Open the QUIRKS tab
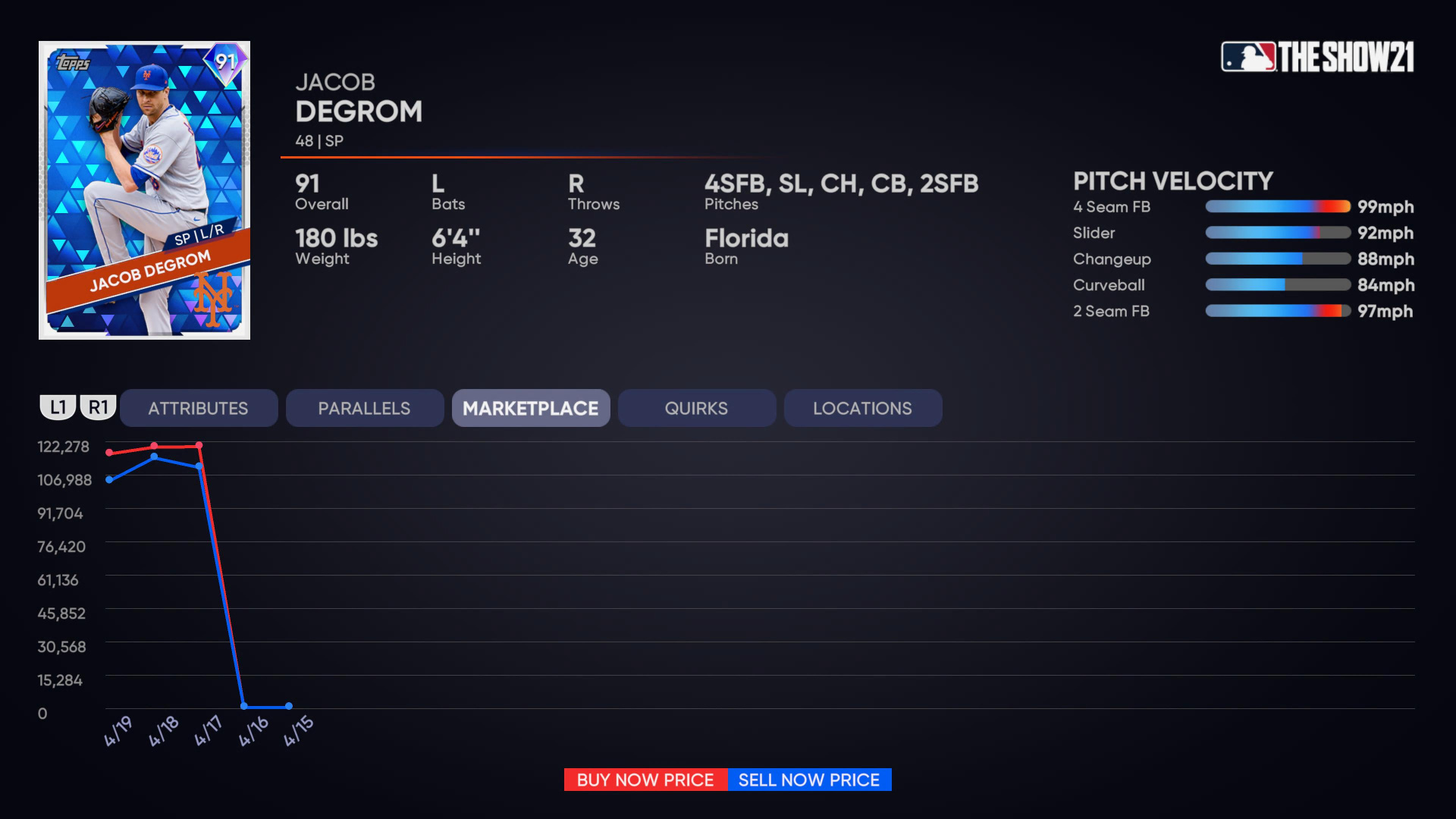This screenshot has height=819, width=1456. pyautogui.click(x=696, y=407)
